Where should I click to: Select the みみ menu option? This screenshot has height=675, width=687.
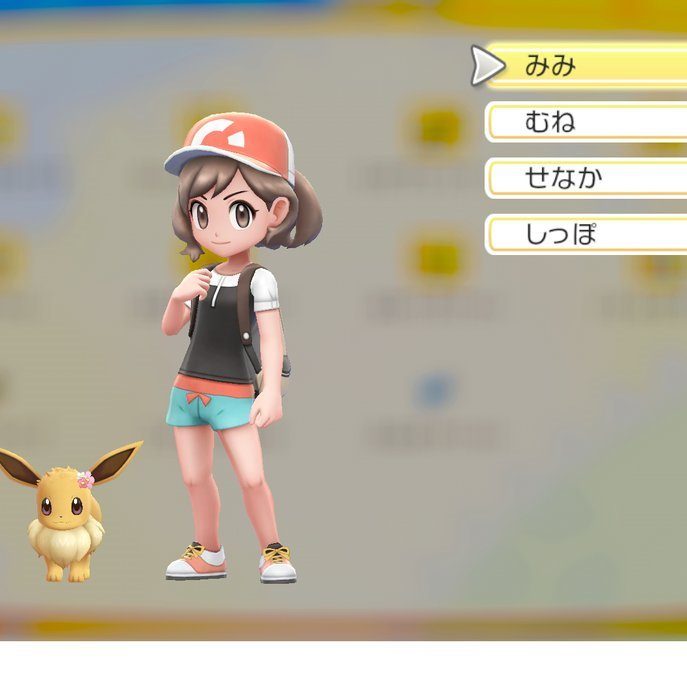[x=585, y=66]
